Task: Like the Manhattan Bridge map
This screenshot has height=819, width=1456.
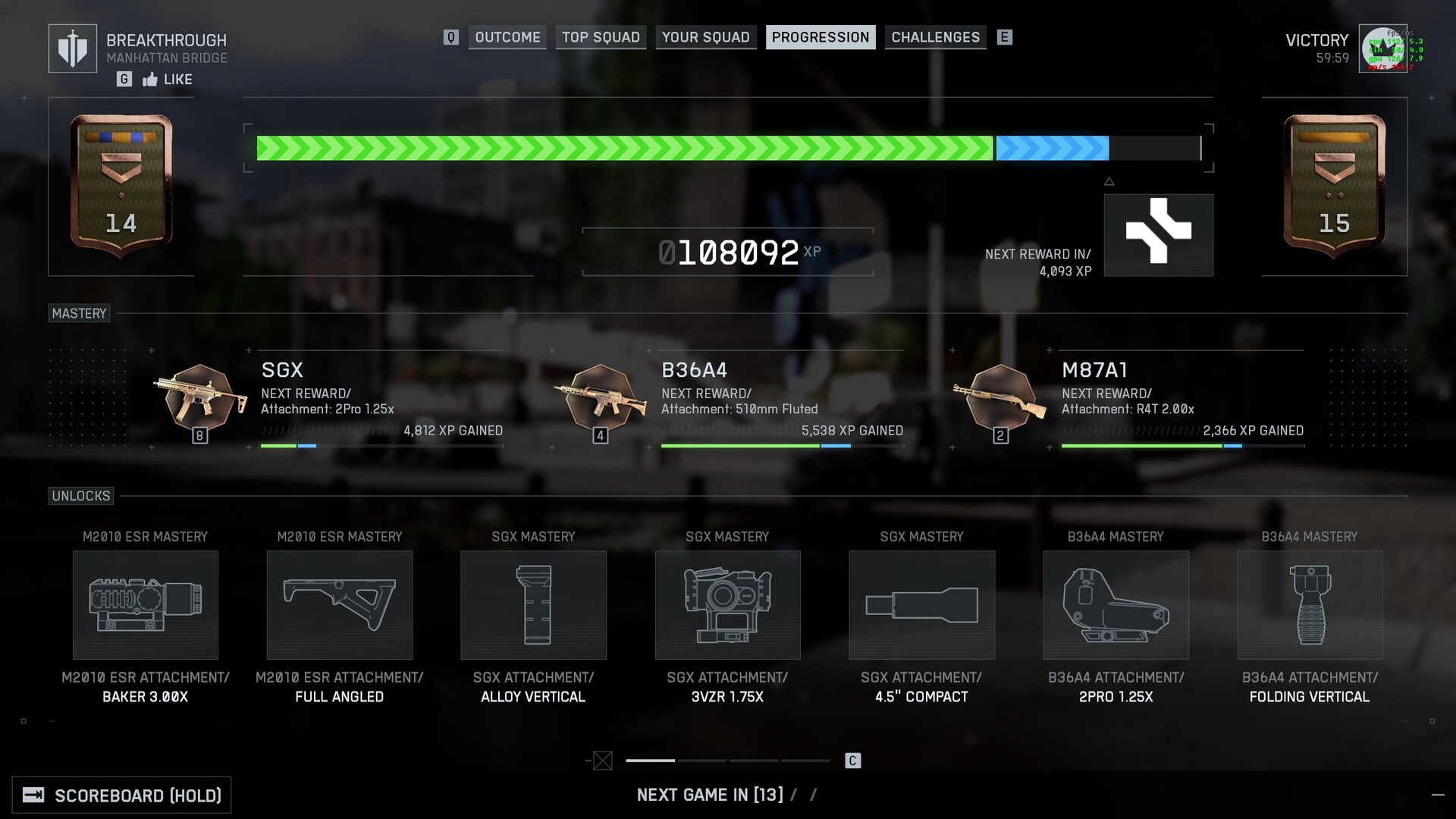Action: [x=168, y=80]
